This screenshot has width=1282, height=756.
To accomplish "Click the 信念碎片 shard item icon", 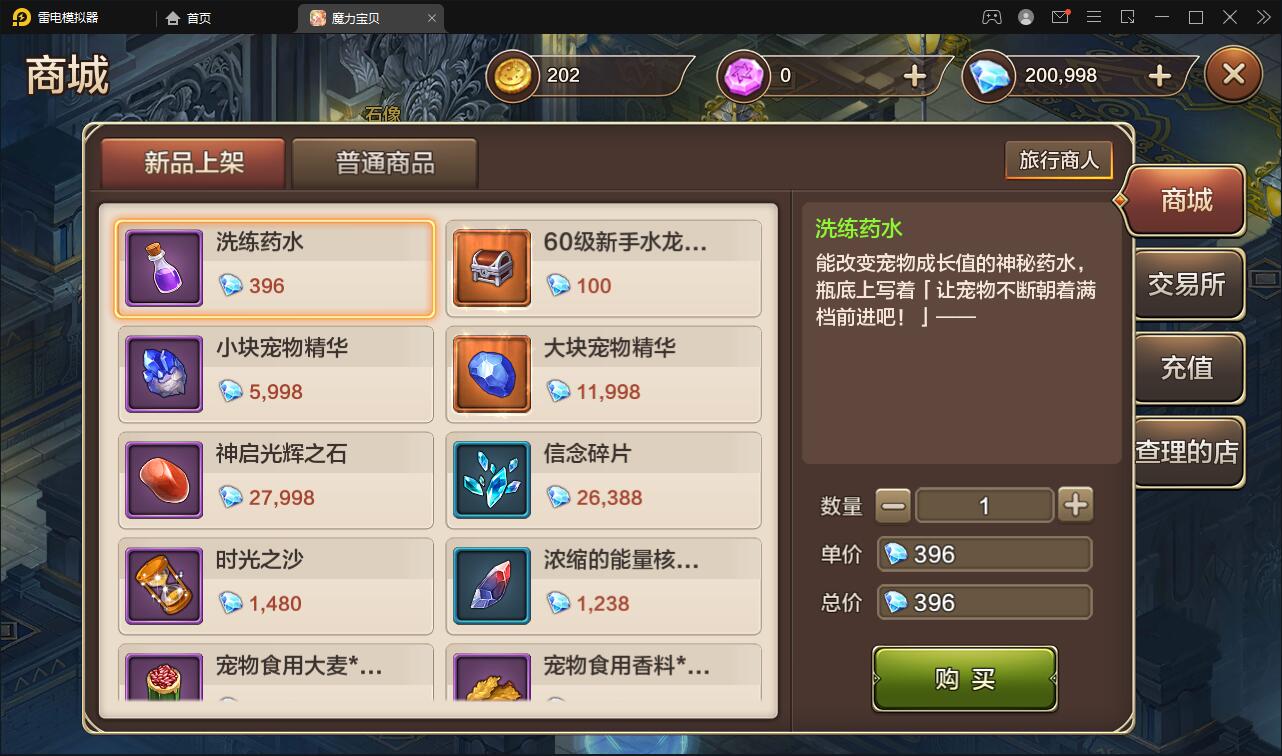I will pos(491,480).
